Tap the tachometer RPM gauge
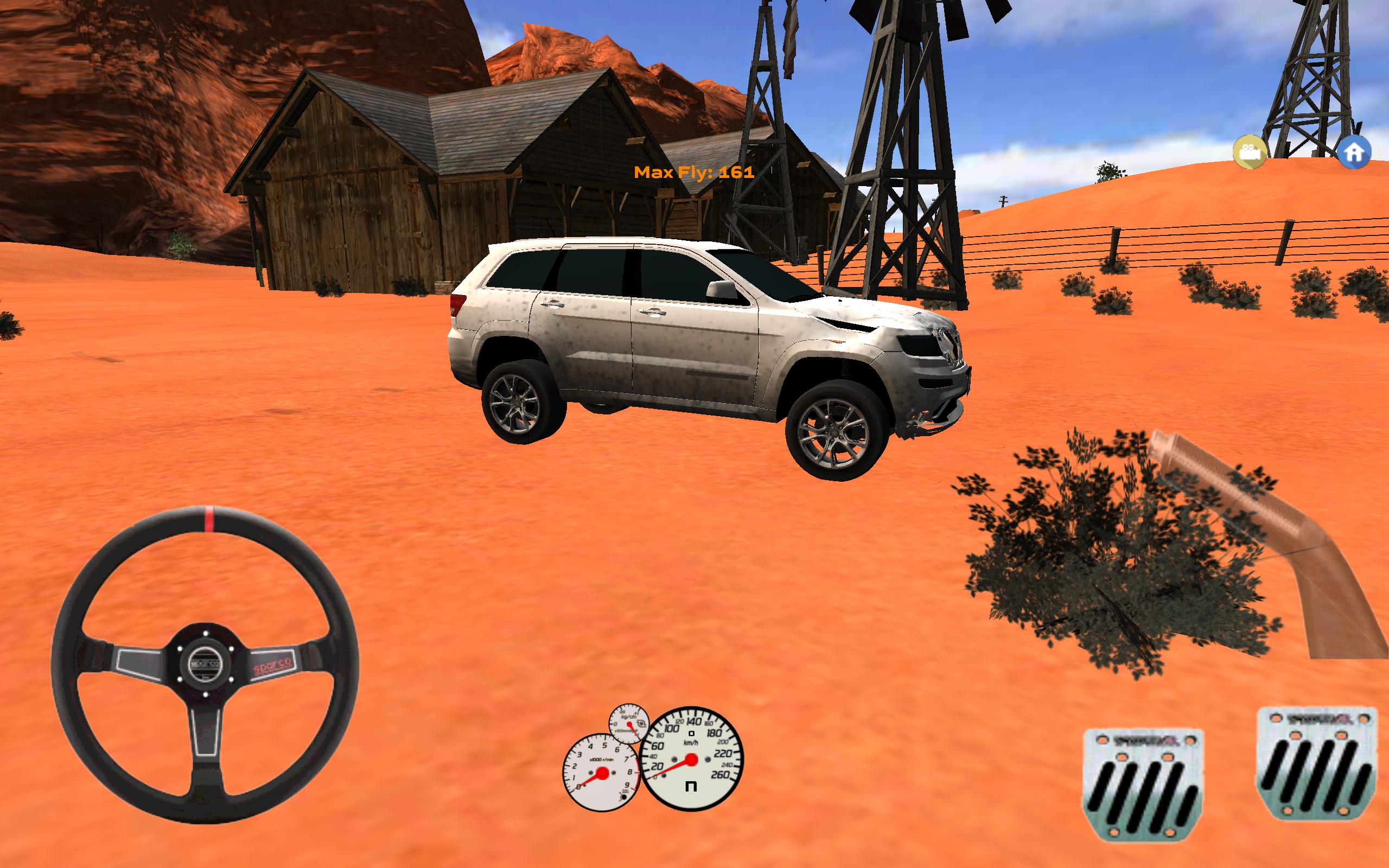Viewport: 1389px width, 868px height. [x=603, y=773]
